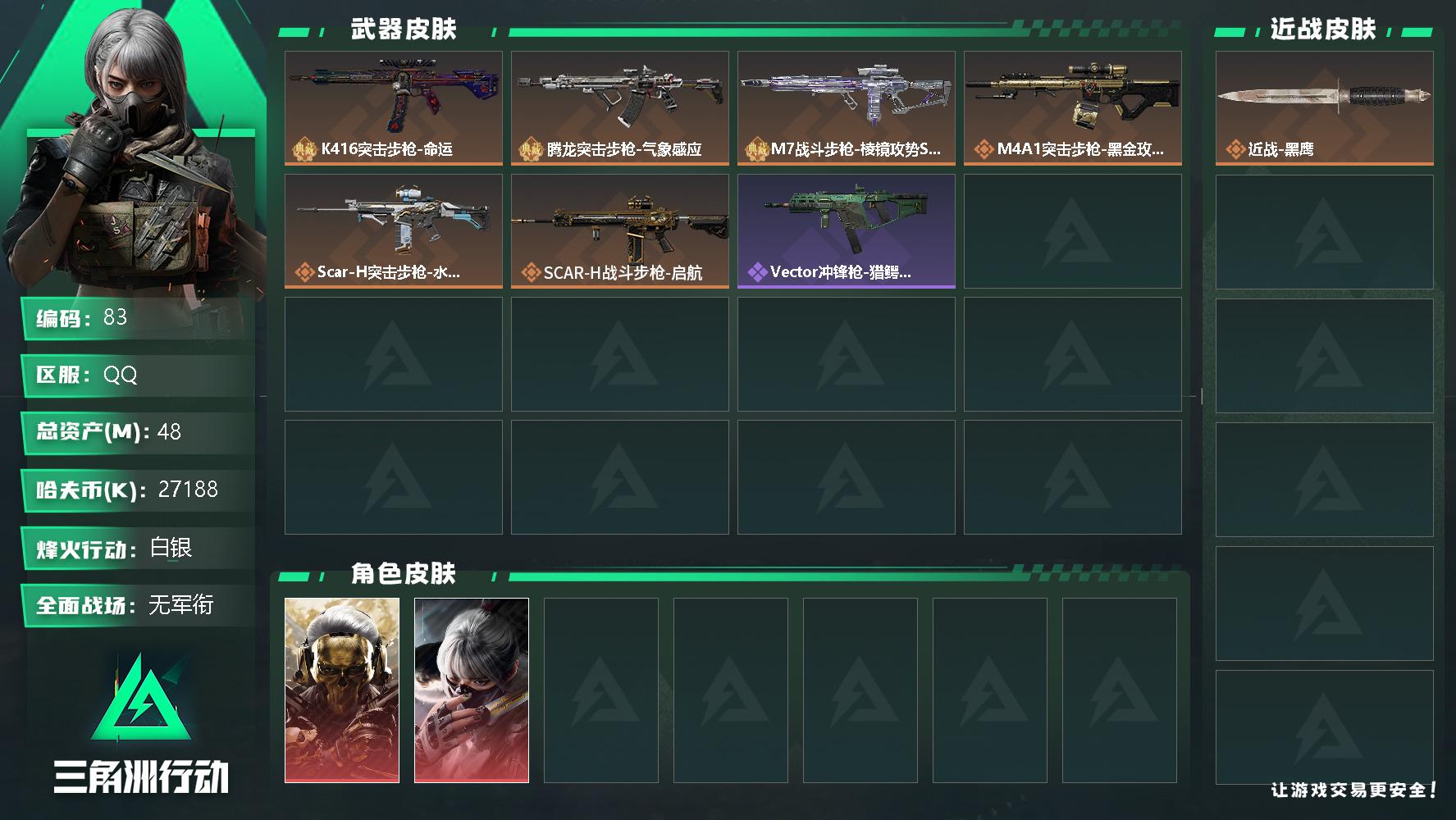The image size is (1456, 820).
Task: Open the Vector冲锋枪-猎鳄 skin card
Action: pos(846,221)
